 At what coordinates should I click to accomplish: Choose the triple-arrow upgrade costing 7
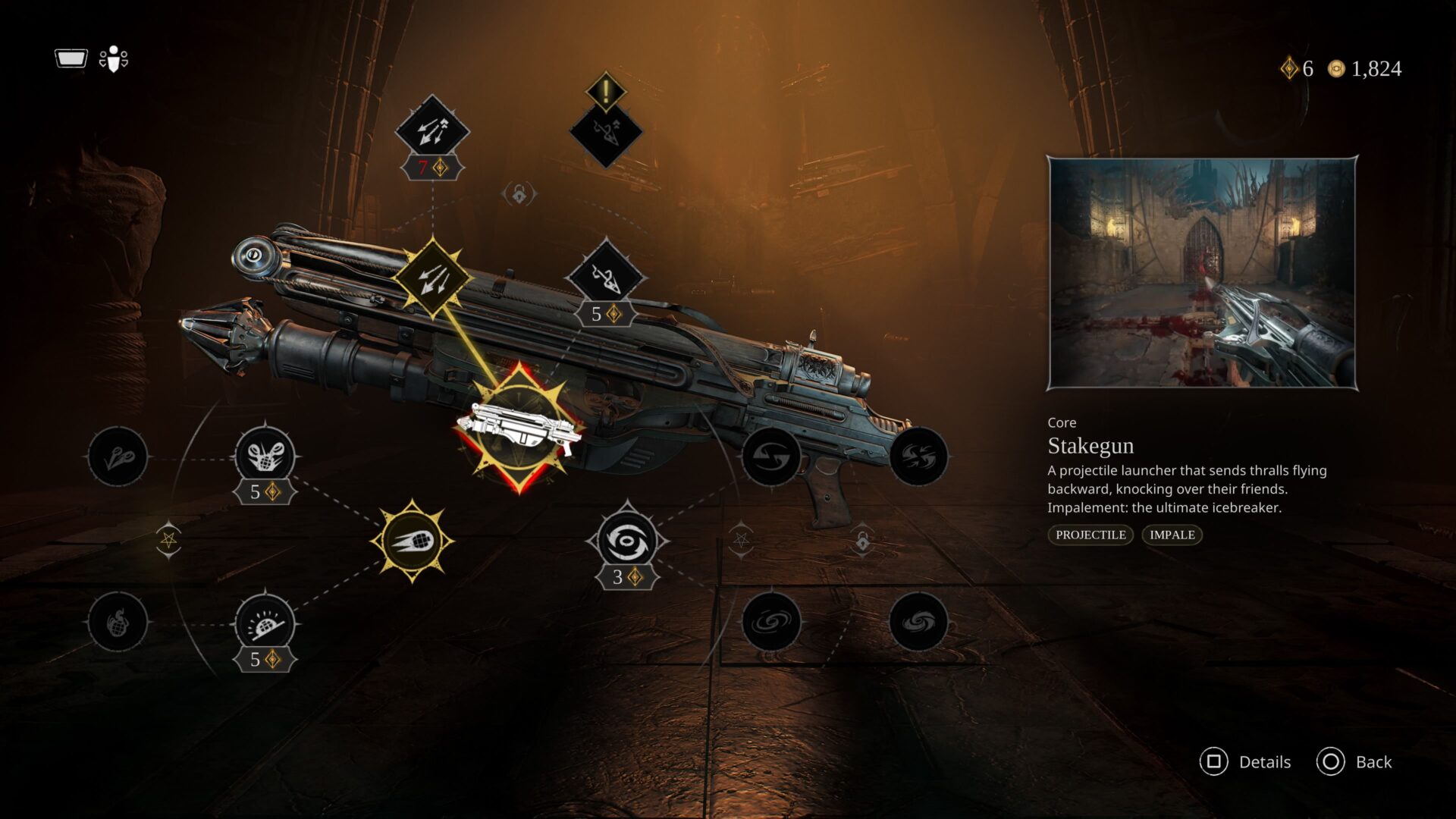432,132
